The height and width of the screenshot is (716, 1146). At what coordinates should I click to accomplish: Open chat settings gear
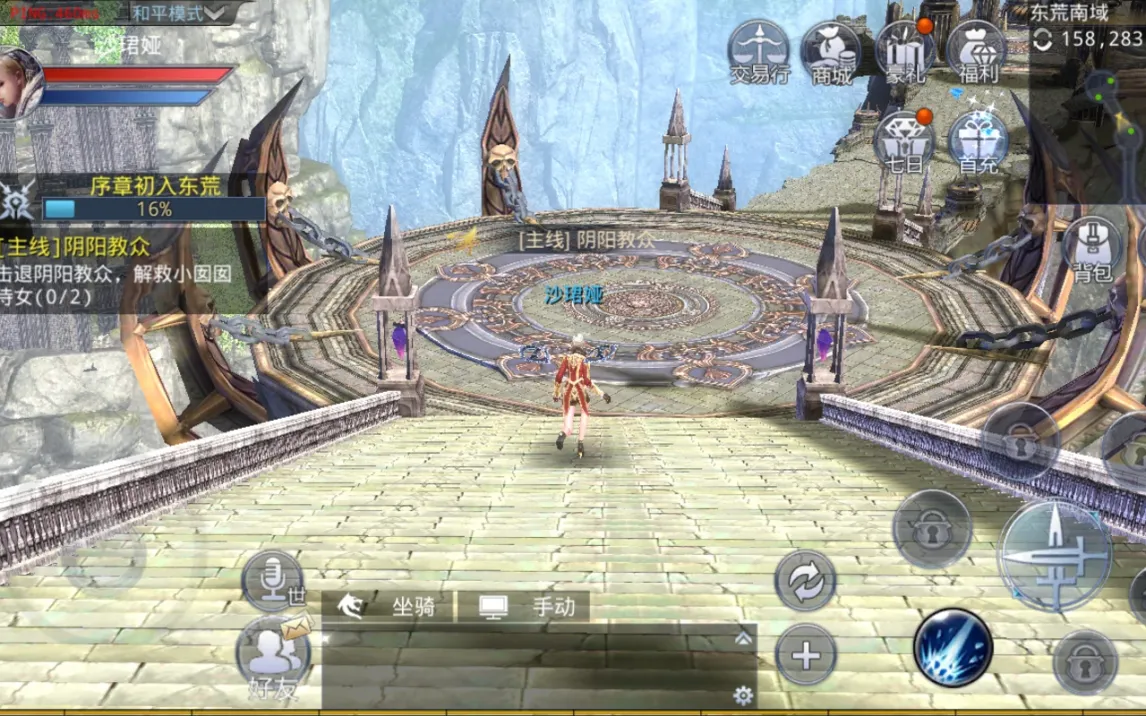[742, 695]
